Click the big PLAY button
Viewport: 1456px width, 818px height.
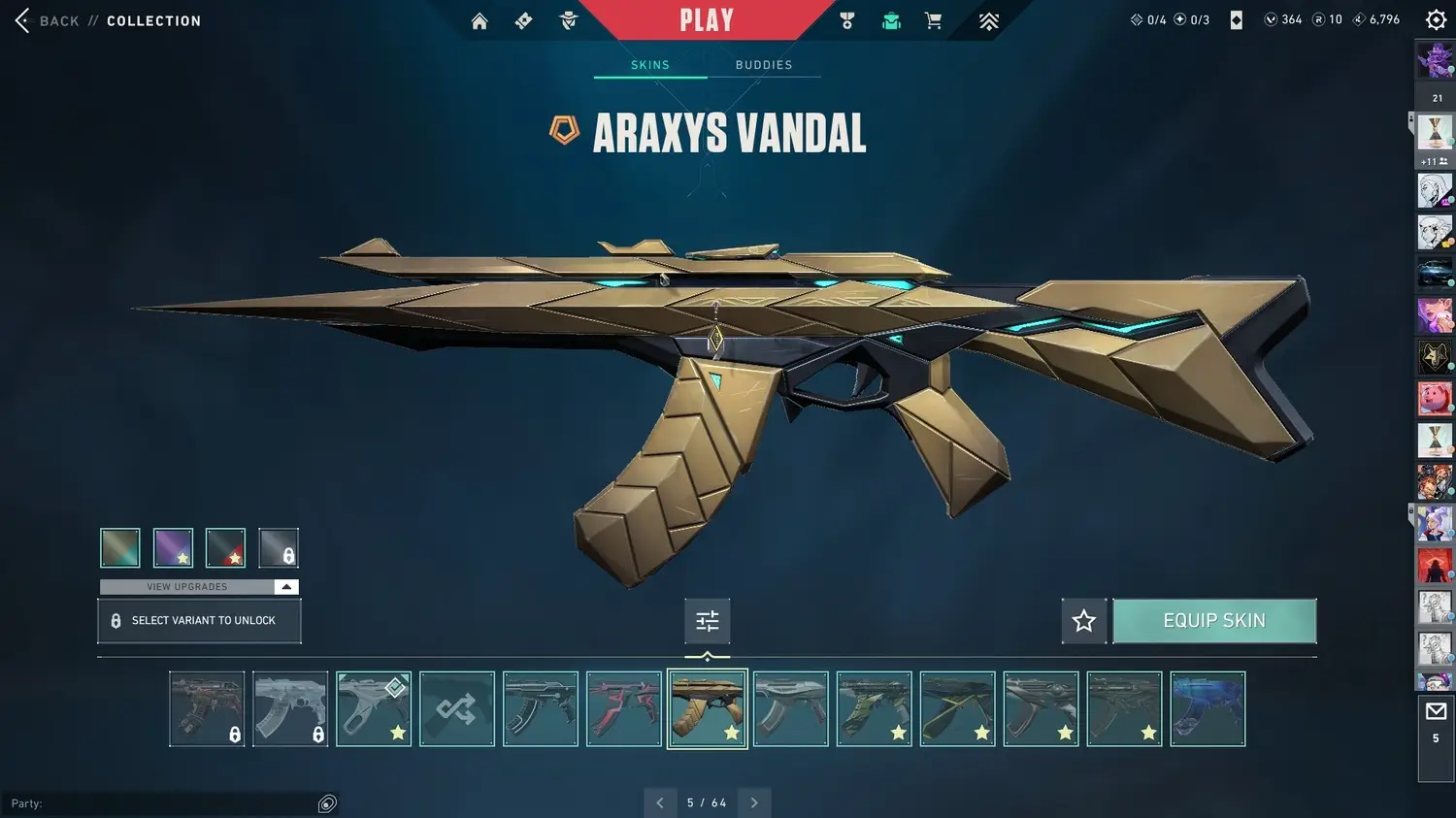[707, 20]
